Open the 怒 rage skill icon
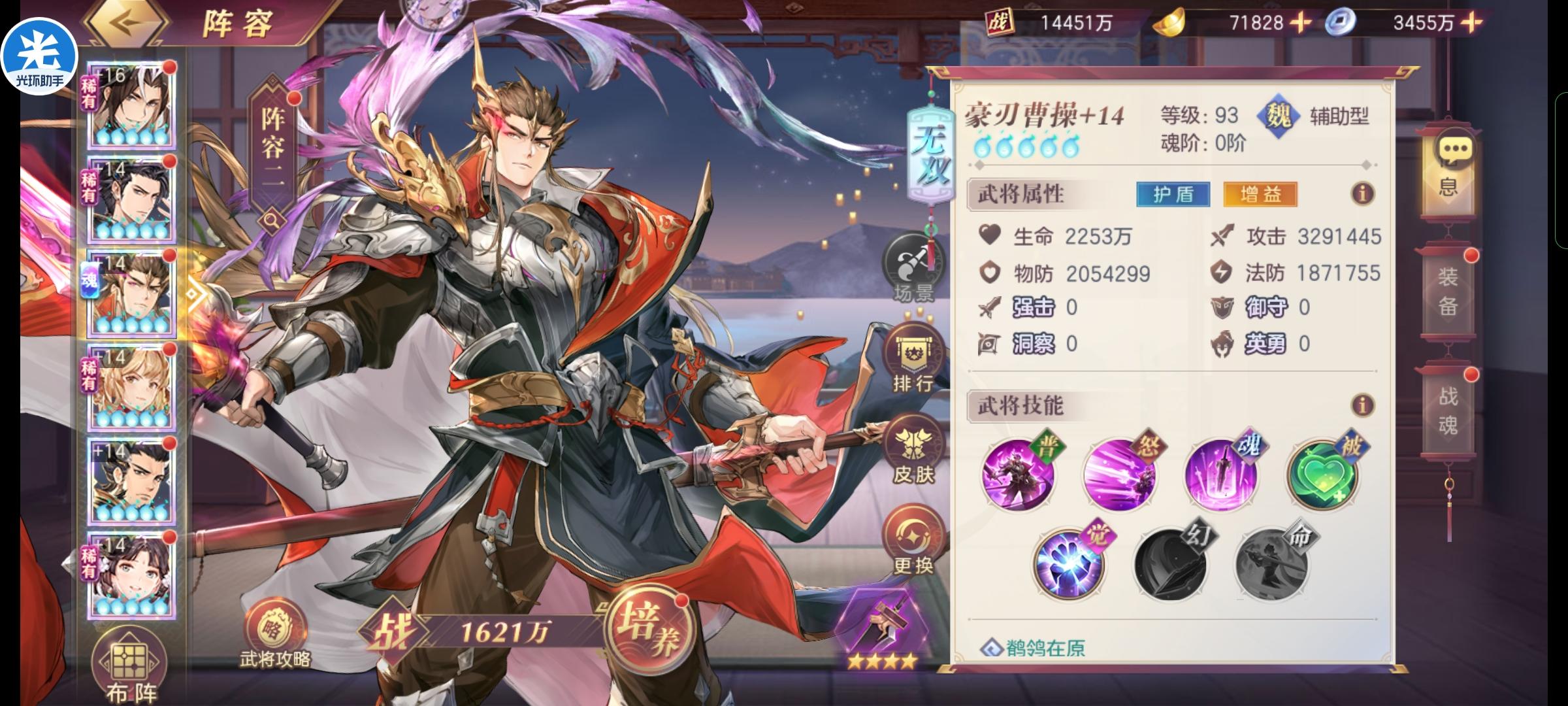The height and width of the screenshot is (706, 1568). click(1121, 475)
